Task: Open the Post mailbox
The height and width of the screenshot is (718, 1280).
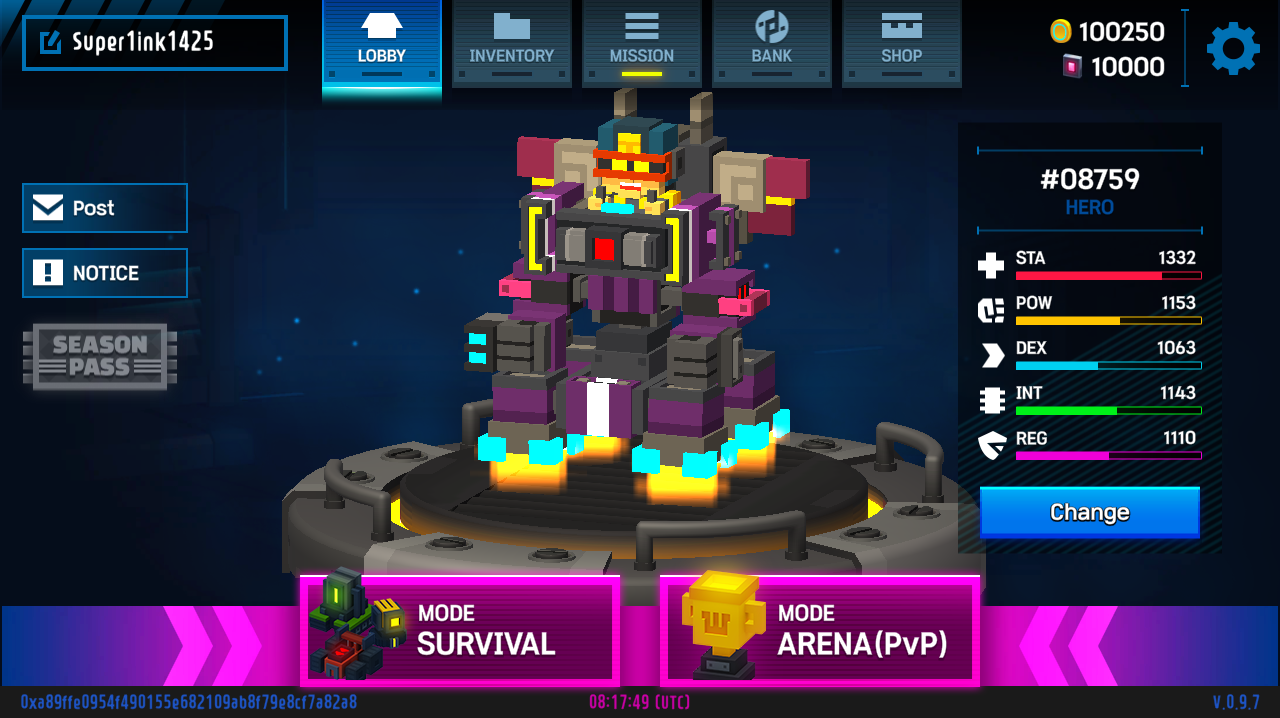Action: click(x=105, y=208)
